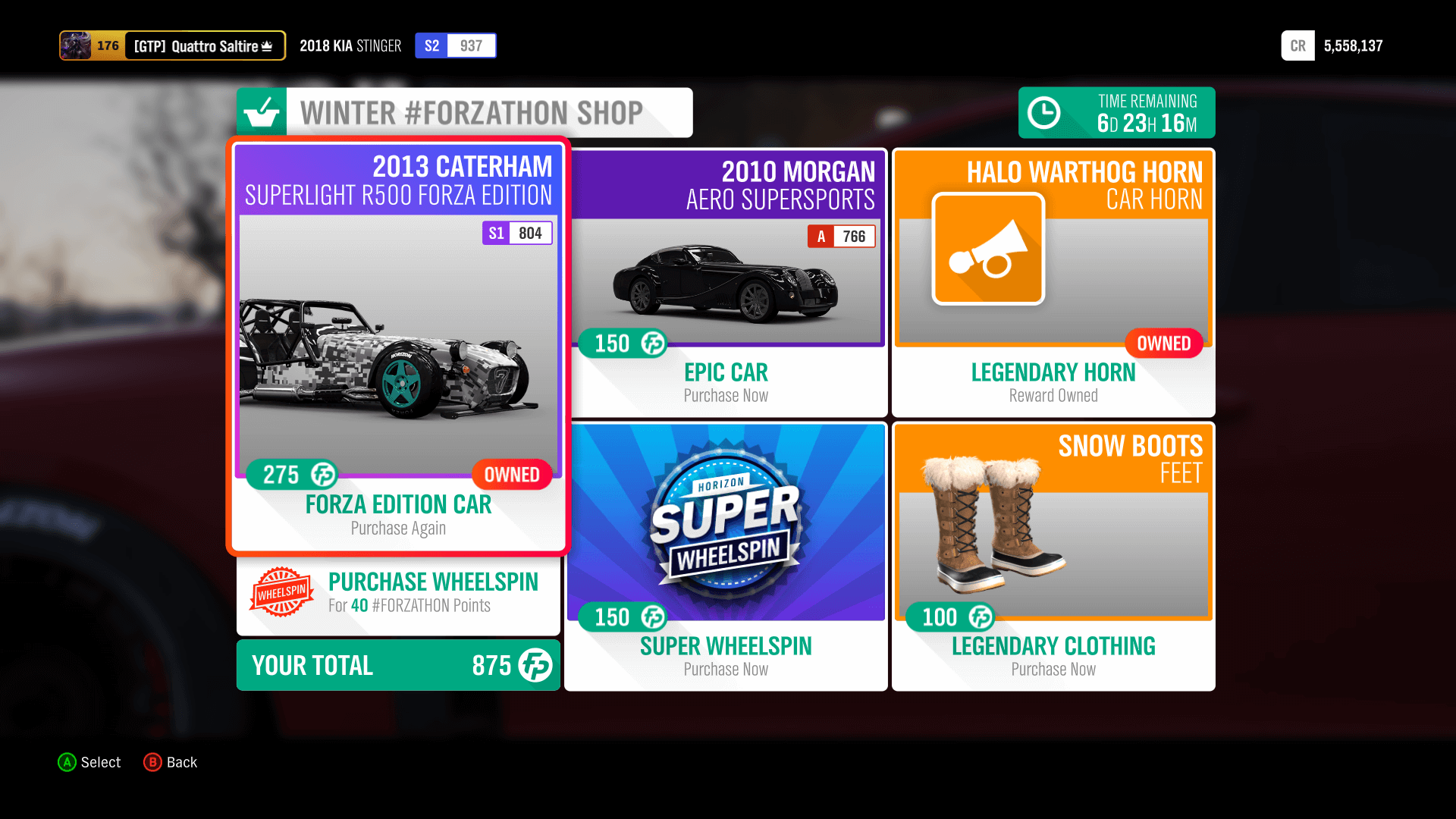Open the S1 804 performance rating badge
This screenshot has width=1456, height=819.
coord(517,233)
